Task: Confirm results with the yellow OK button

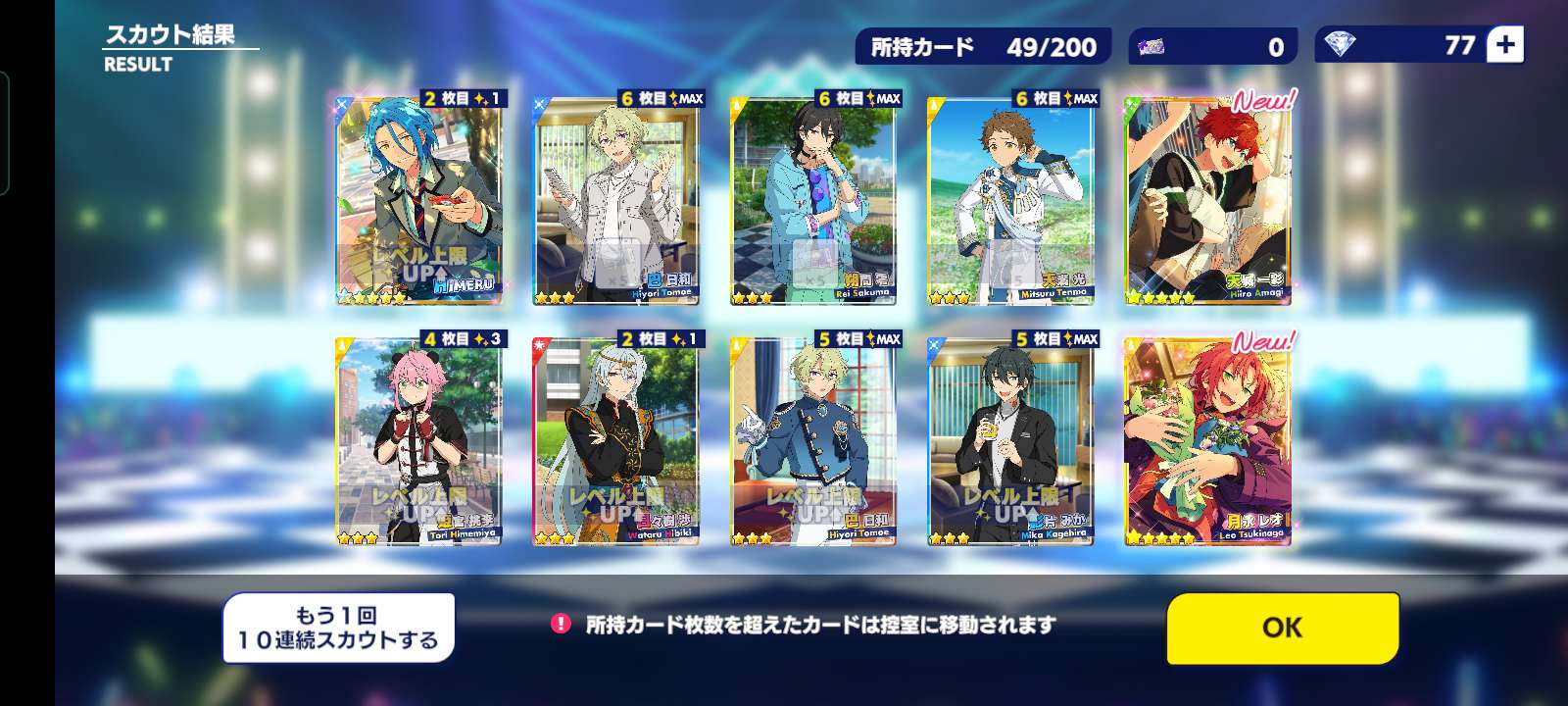Action: click(1282, 628)
